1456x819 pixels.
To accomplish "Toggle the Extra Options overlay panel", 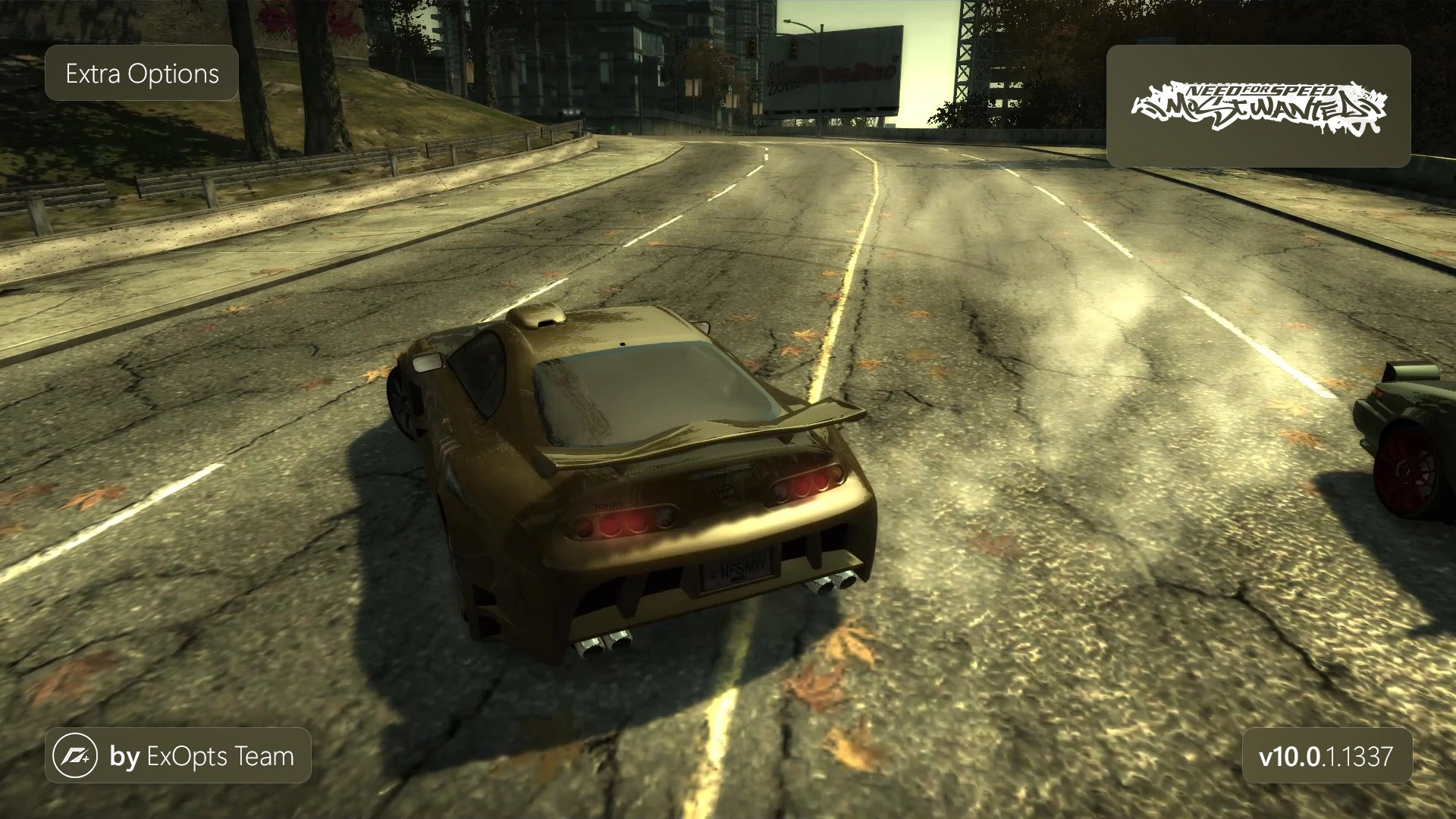I will pyautogui.click(x=141, y=74).
